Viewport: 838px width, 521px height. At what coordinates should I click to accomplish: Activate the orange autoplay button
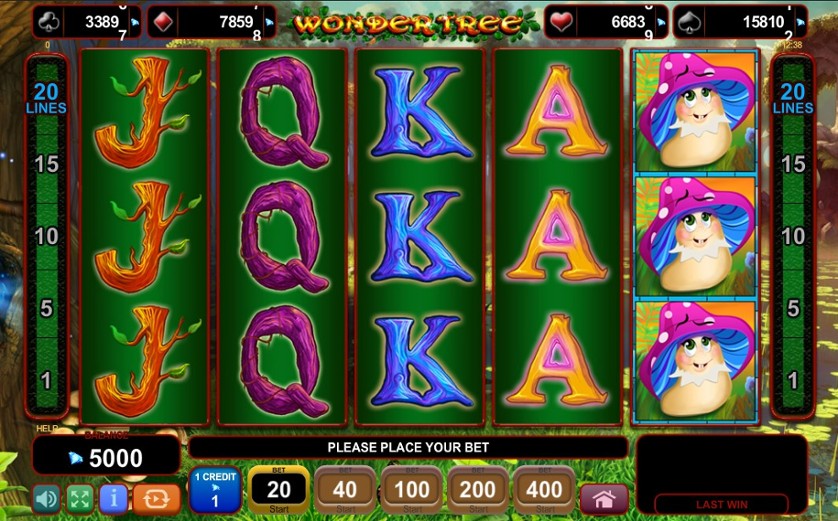(157, 498)
